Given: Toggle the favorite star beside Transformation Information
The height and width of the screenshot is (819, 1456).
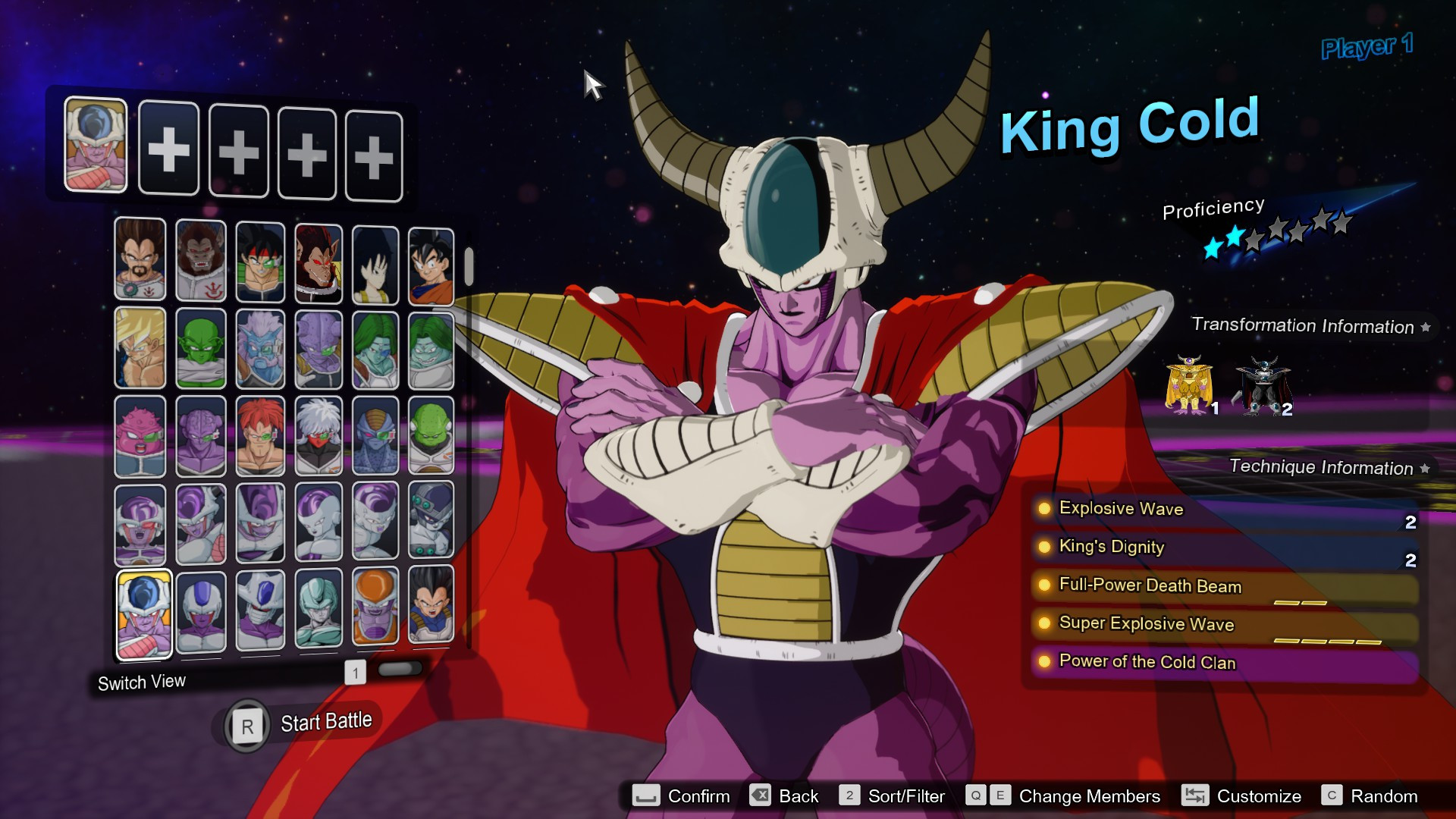Looking at the screenshot, I should coord(1427,326).
